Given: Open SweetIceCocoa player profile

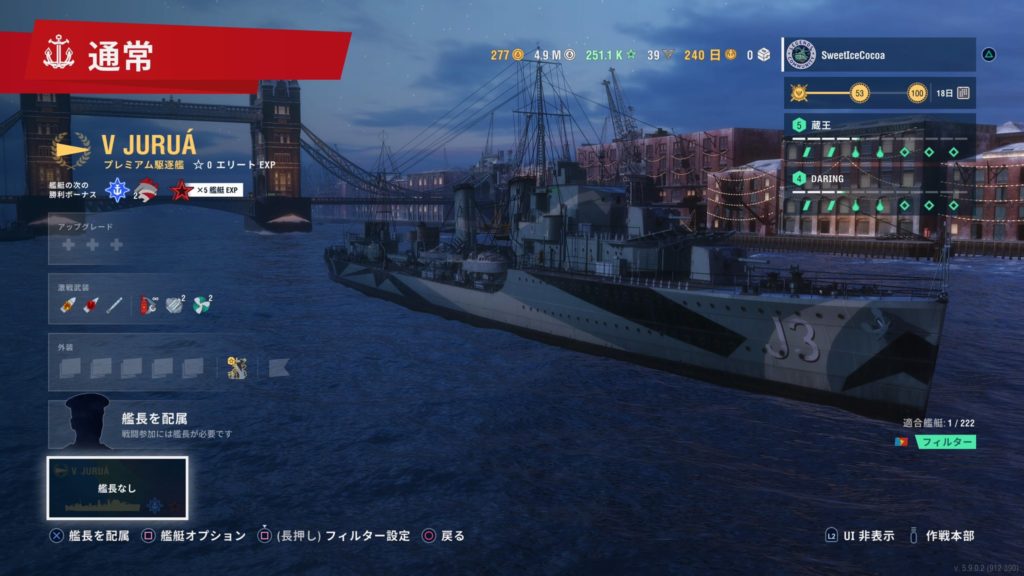Looking at the screenshot, I should [879, 55].
